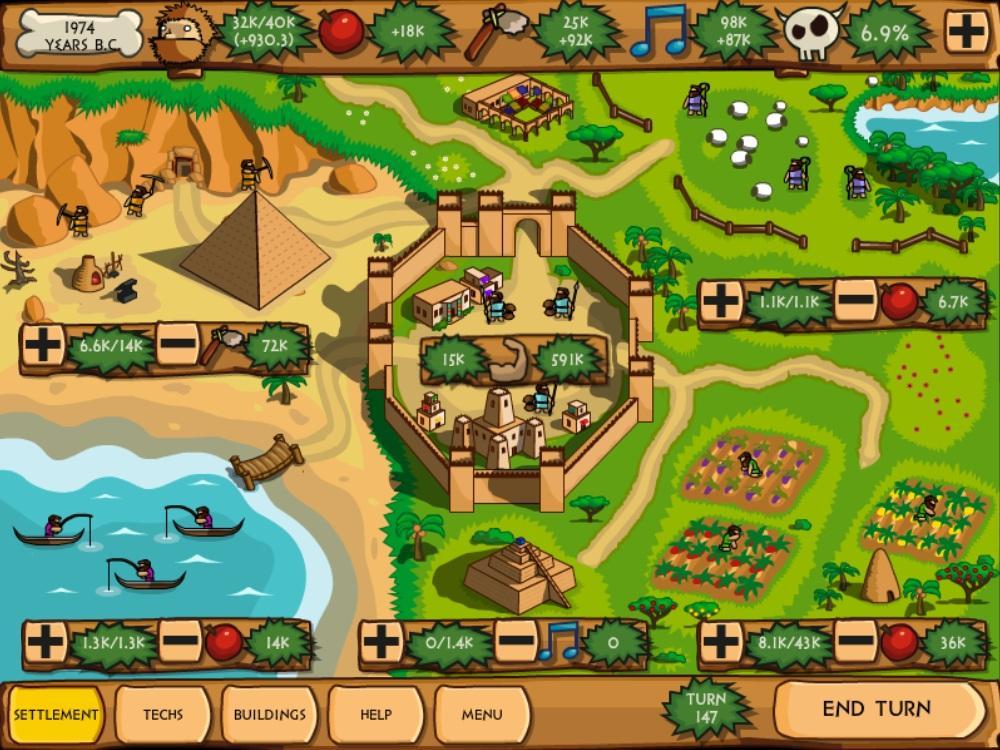Viewport: 1000px width, 750px height.
Task: Show the Help page
Action: [376, 714]
